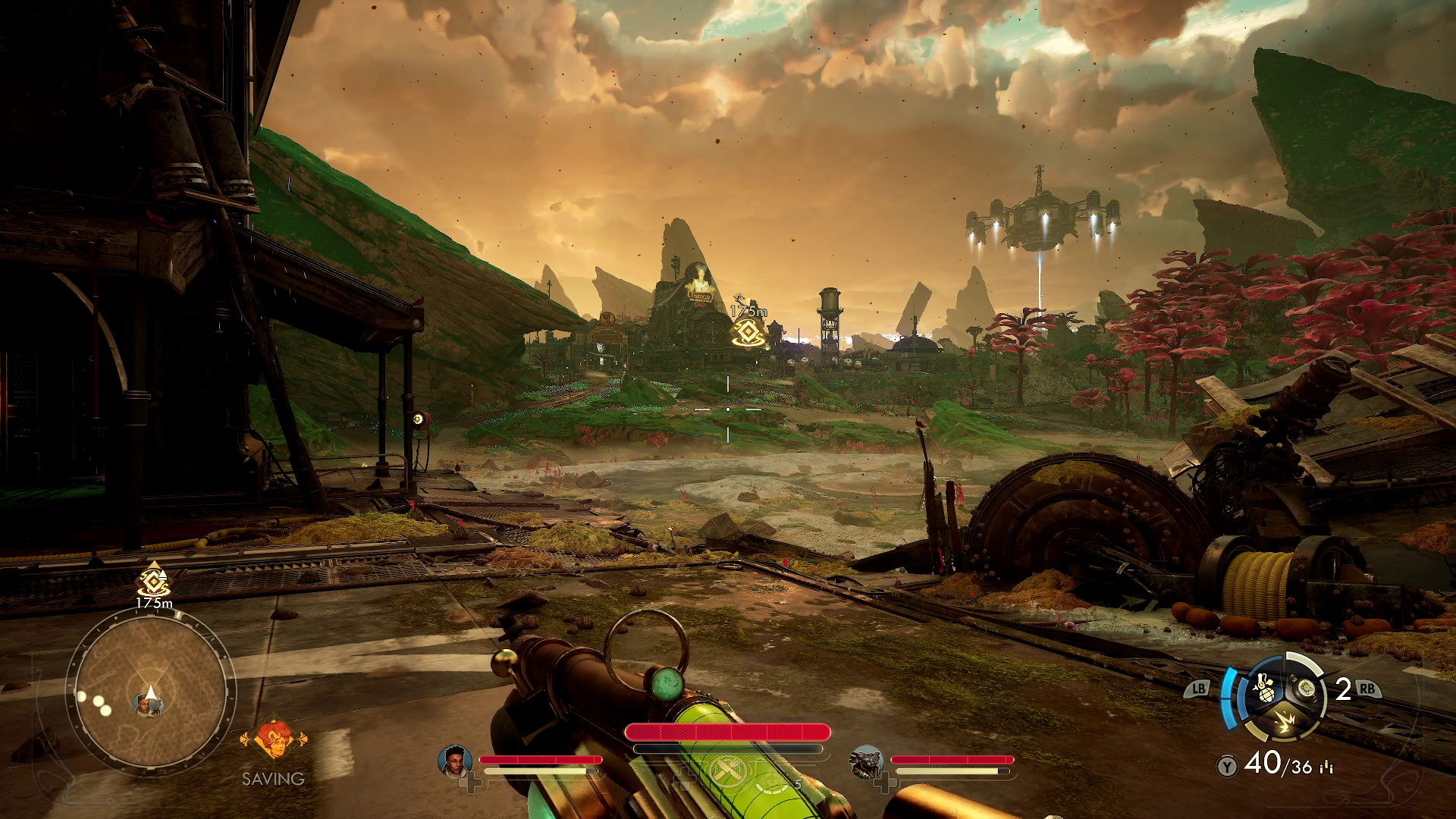Click the quest objective marker above the minimap
Viewport: 1456px width, 819px height.
tap(152, 582)
